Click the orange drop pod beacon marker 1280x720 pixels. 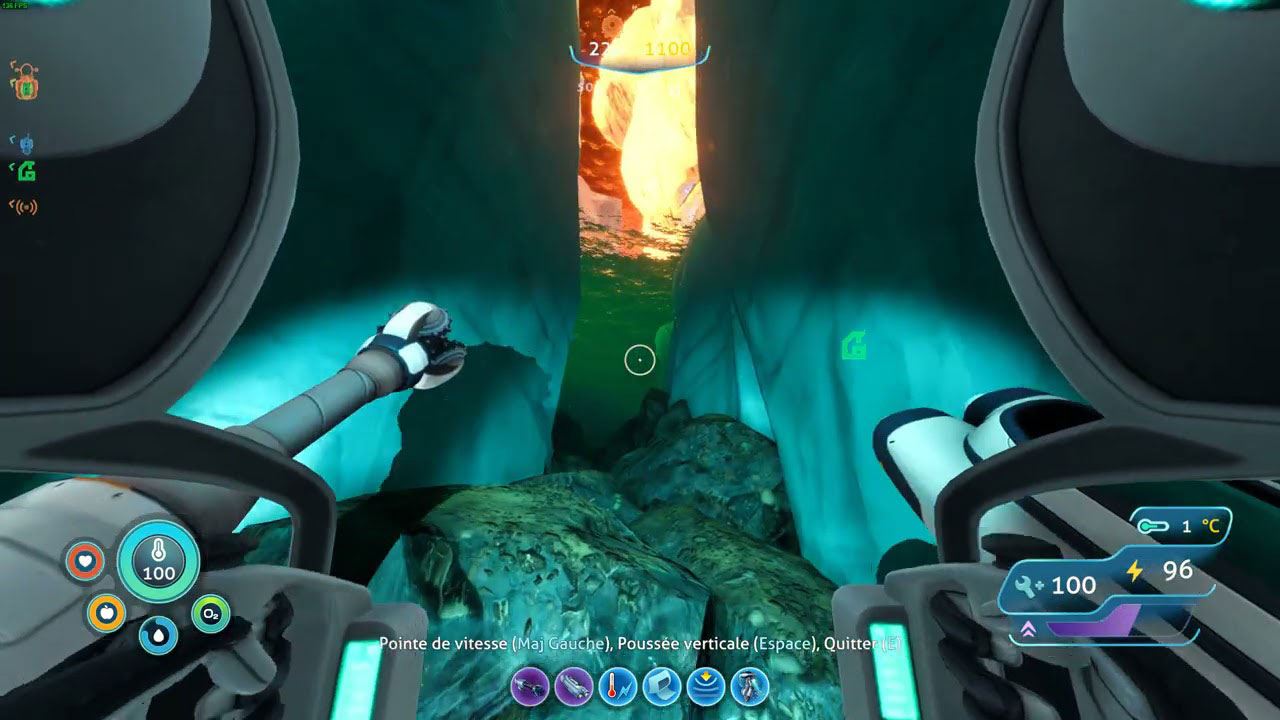click(24, 82)
